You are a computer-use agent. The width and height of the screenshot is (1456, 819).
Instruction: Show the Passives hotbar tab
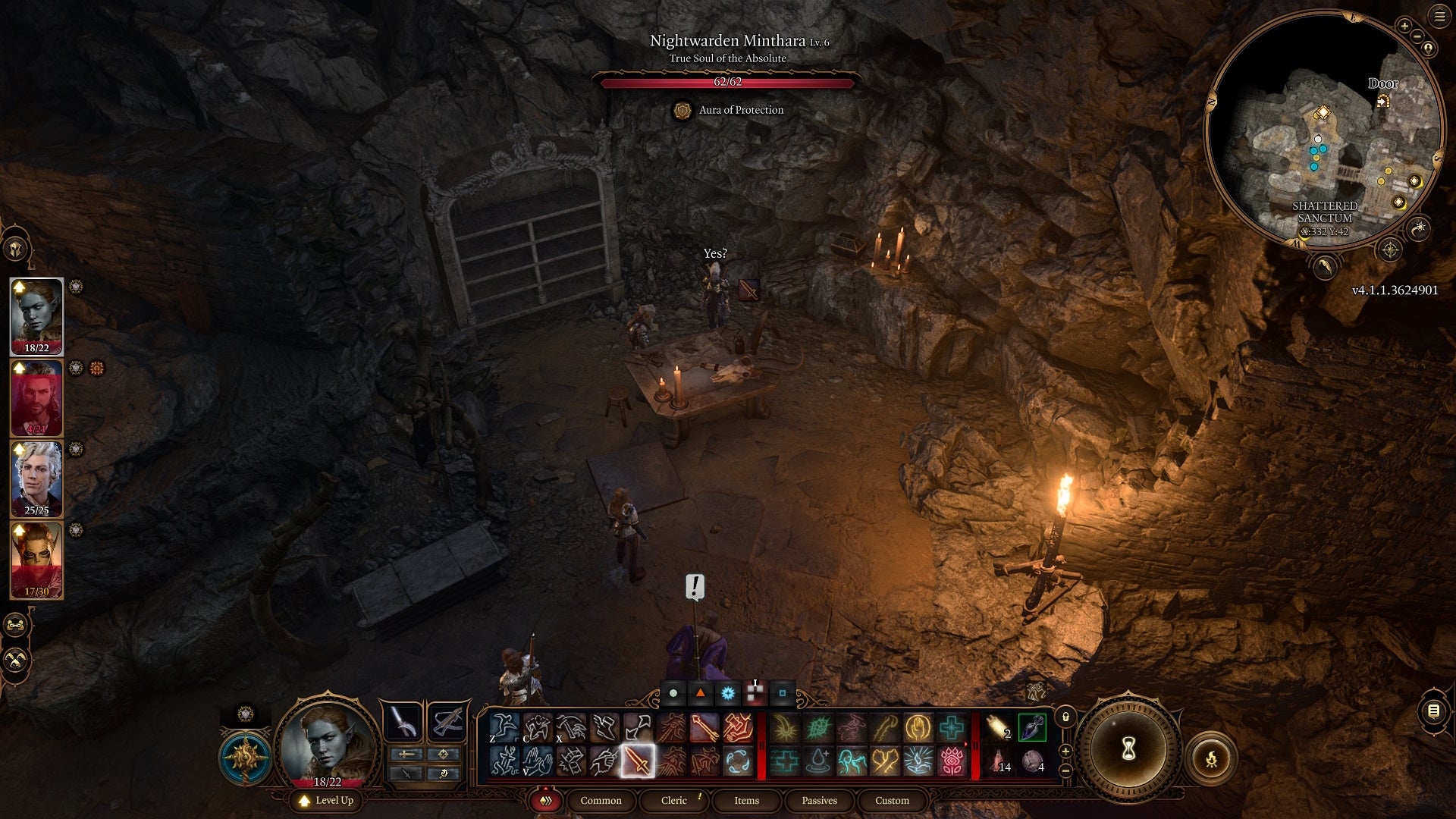pos(819,801)
